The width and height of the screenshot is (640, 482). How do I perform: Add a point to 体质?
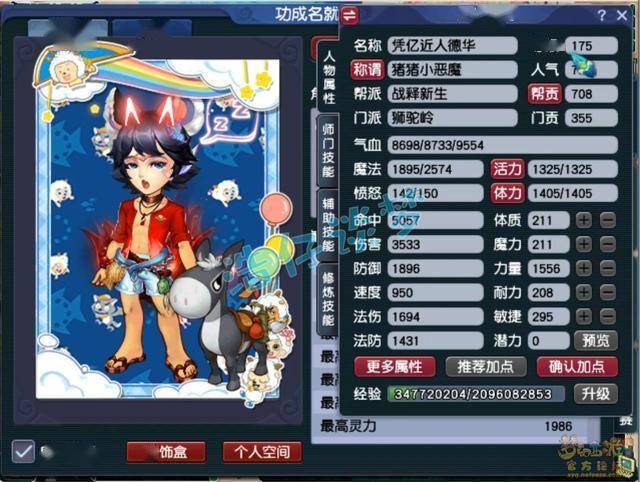pyautogui.click(x=583, y=219)
